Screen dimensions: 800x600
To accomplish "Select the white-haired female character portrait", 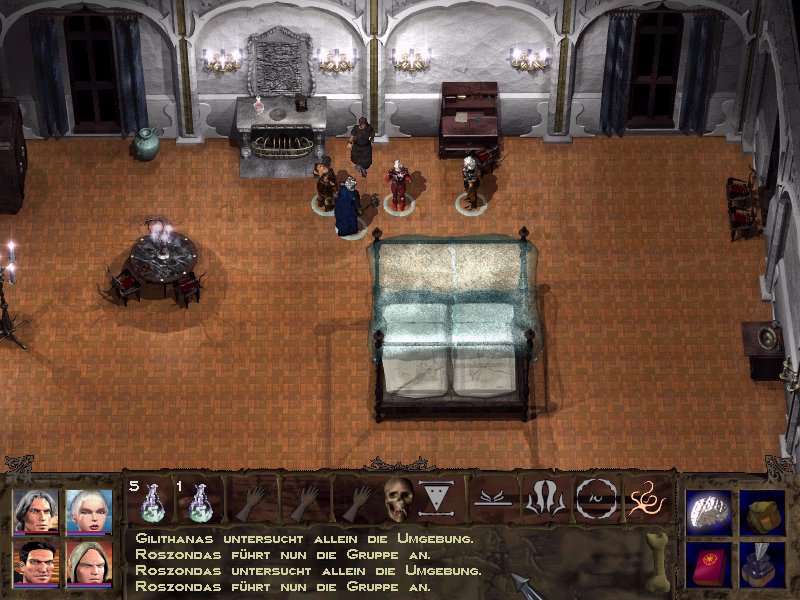I will click(88, 511).
